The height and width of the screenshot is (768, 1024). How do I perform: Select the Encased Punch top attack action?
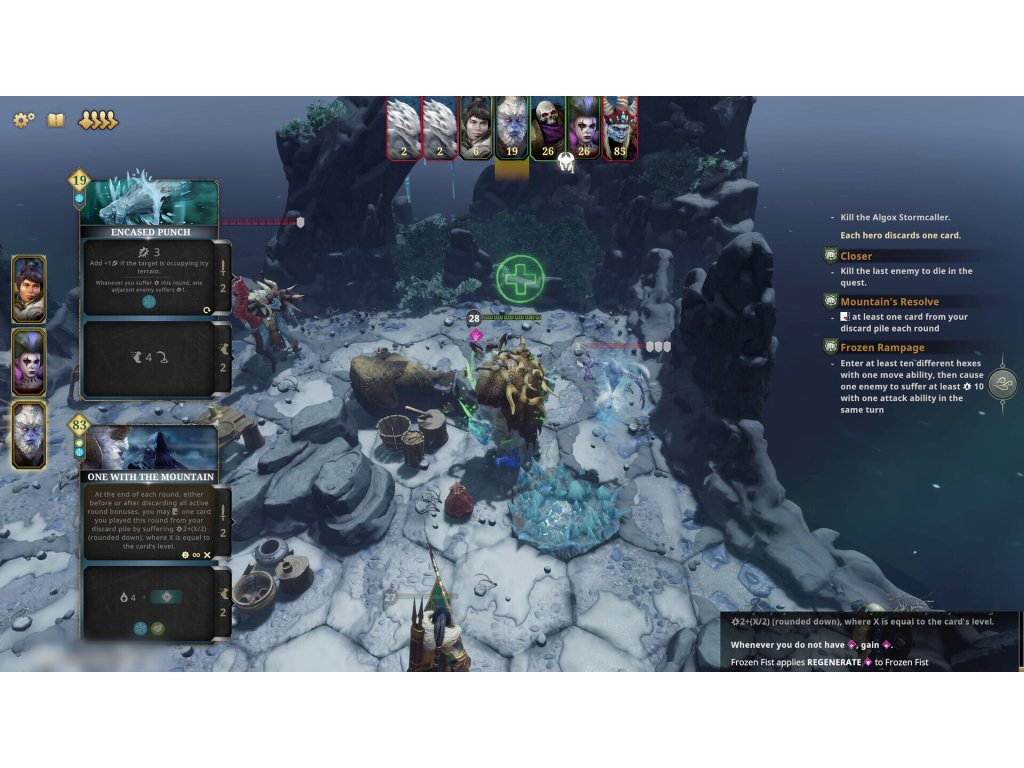coord(150,276)
